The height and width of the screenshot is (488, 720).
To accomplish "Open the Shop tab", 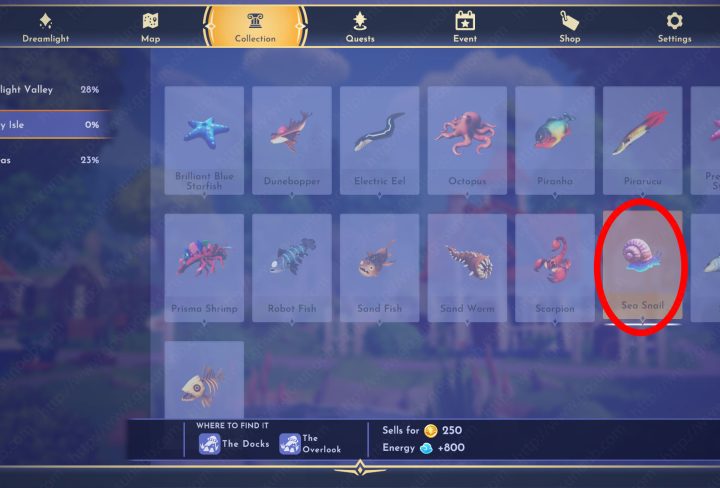I will coord(569,26).
